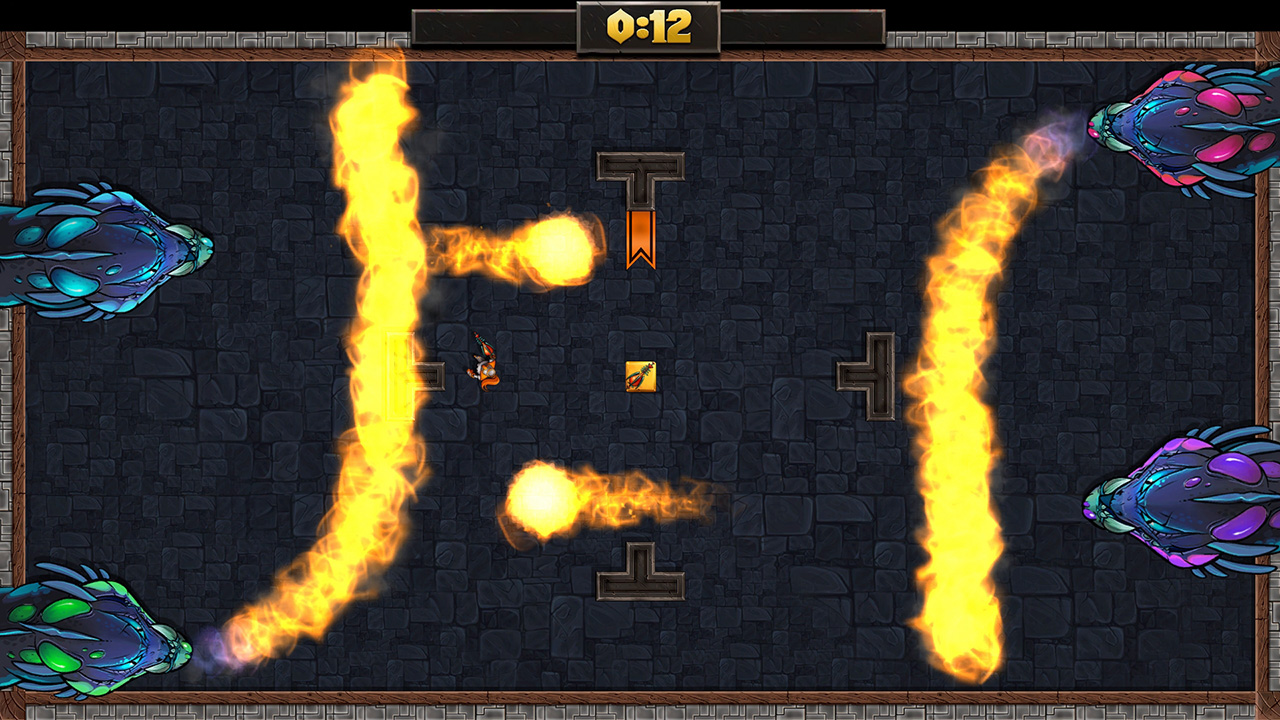The height and width of the screenshot is (720, 1280).
Task: Click the T-shaped obstacle near the top center
Action: tap(640, 165)
